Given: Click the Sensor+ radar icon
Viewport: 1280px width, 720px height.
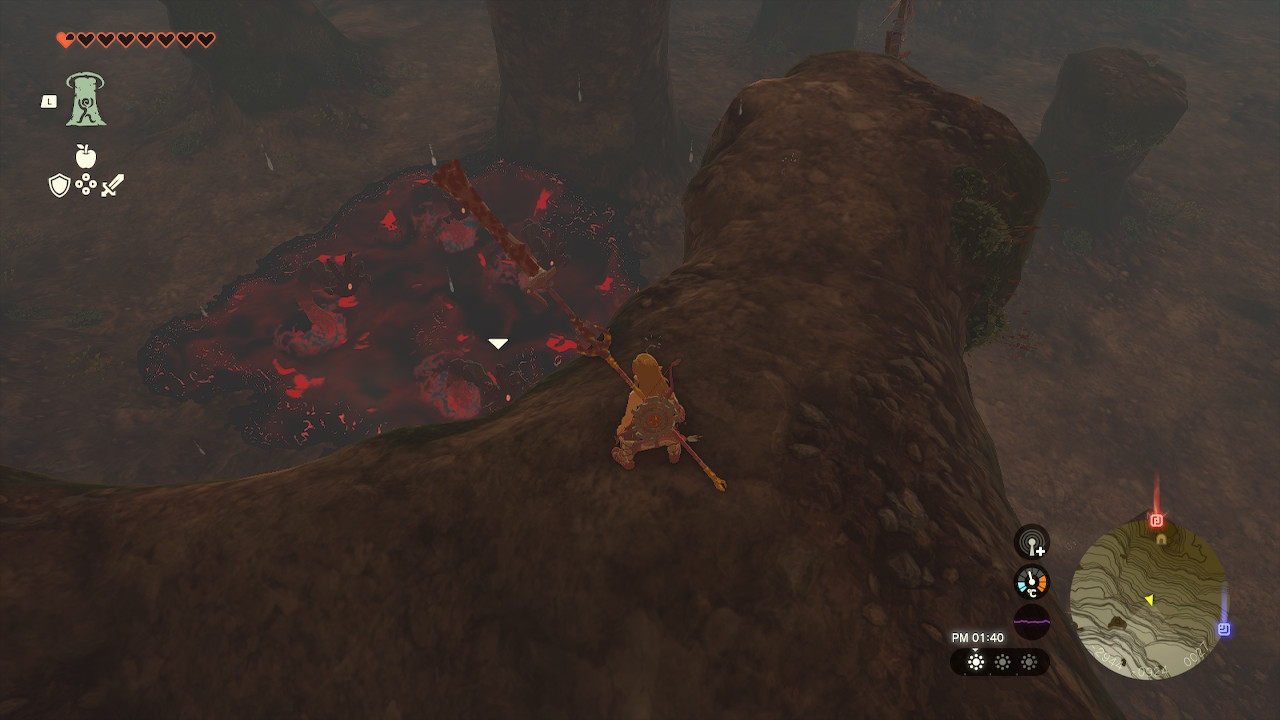Looking at the screenshot, I should (1032, 543).
